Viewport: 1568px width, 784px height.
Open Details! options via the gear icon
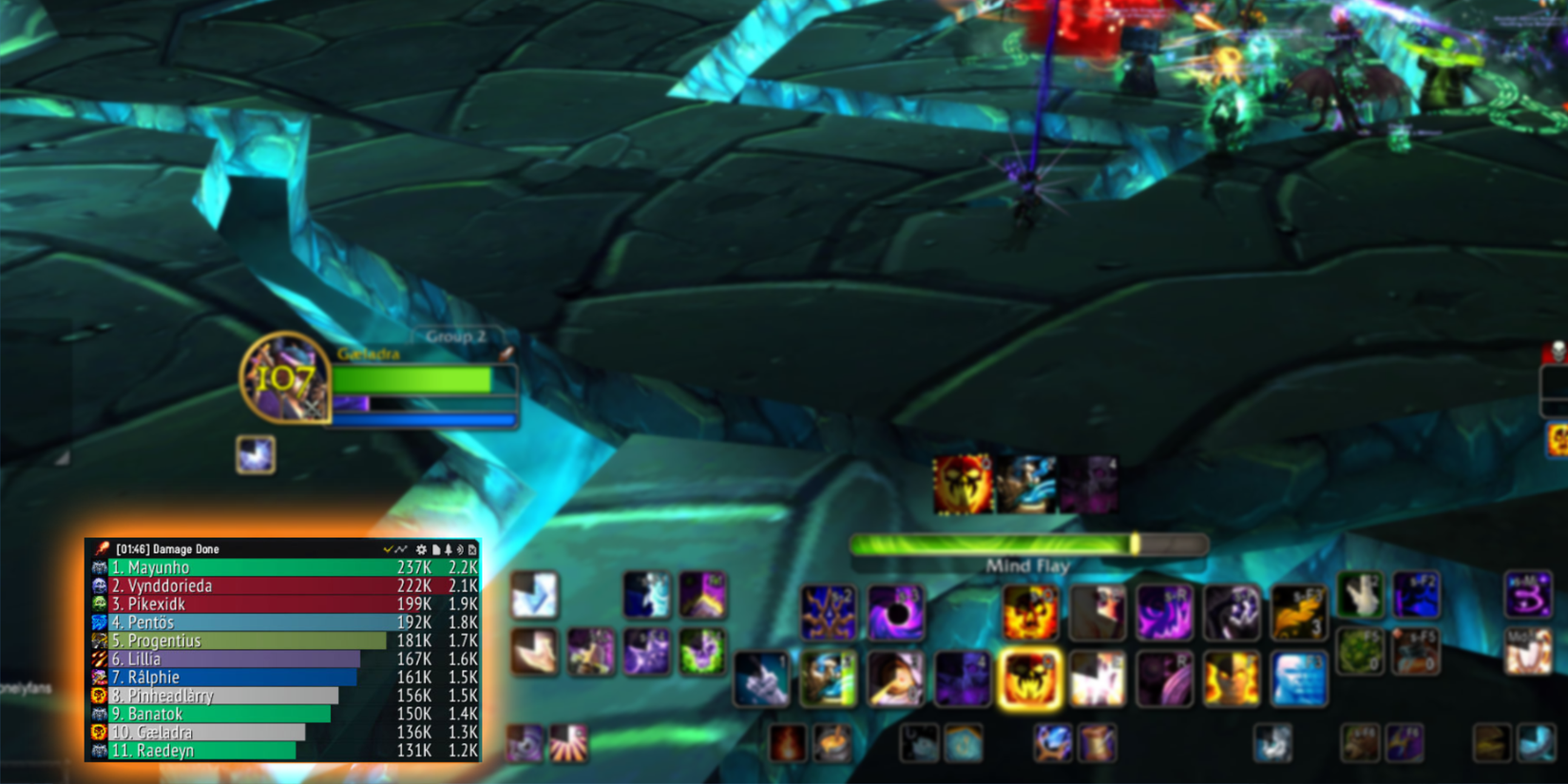[x=421, y=549]
